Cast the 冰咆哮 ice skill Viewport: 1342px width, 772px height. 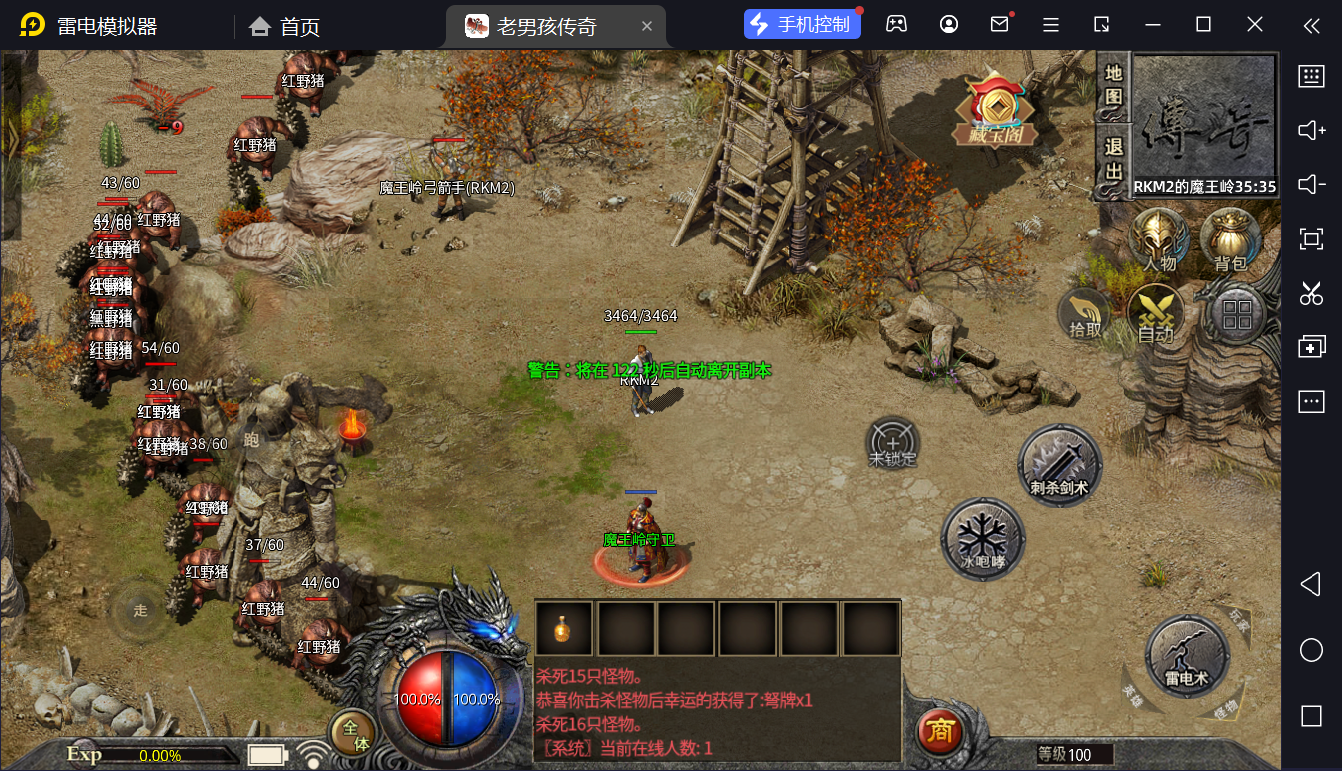click(983, 540)
